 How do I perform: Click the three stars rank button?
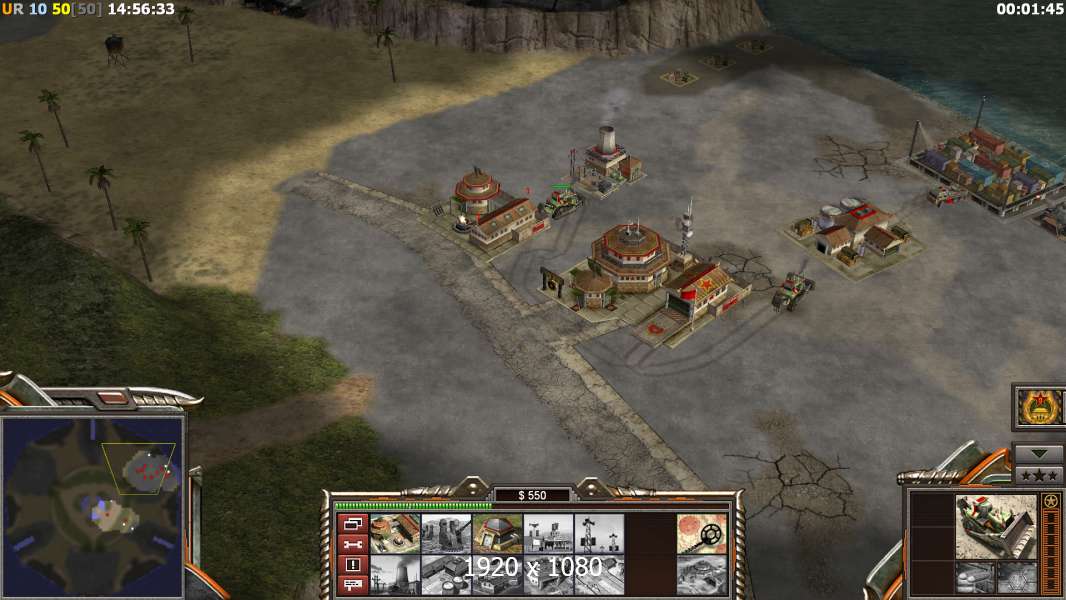(1038, 475)
